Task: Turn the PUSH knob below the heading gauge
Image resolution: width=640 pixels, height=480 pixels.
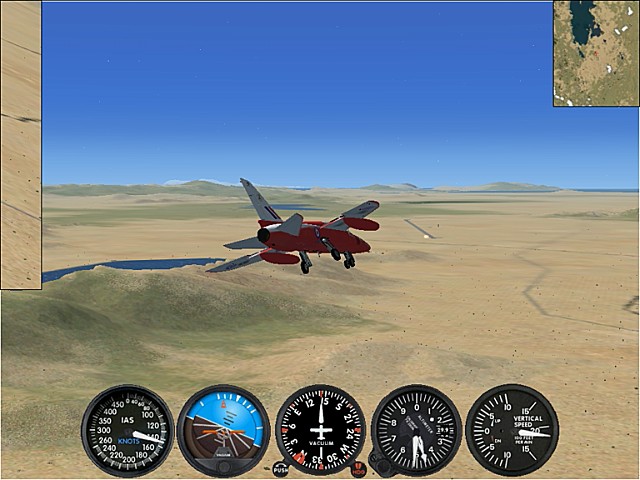Action: click(x=280, y=468)
